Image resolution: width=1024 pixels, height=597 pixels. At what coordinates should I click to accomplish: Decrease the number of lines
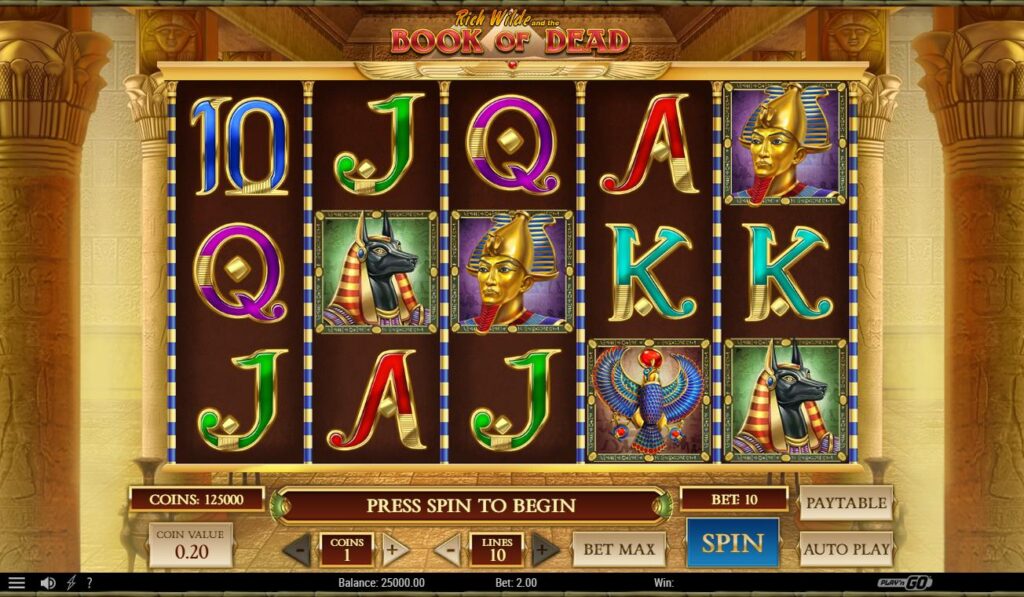450,549
